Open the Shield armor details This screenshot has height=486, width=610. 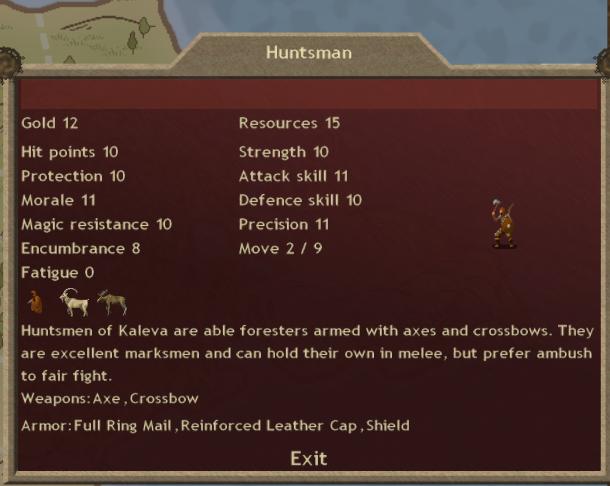(387, 426)
